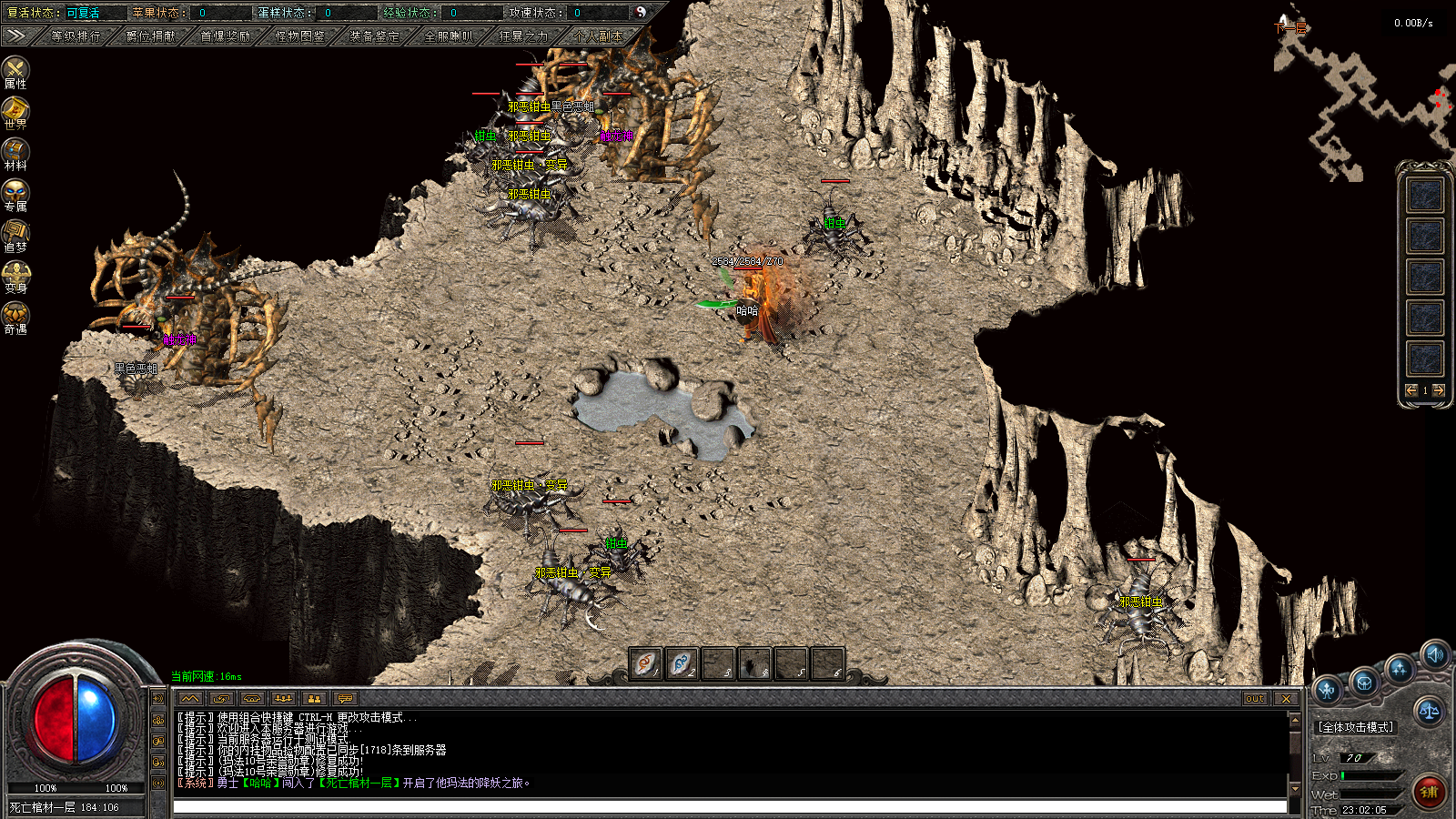The width and height of the screenshot is (1456, 819).
Task: Open the 装备鉴定 equipment appraisal menu
Action: (x=374, y=36)
